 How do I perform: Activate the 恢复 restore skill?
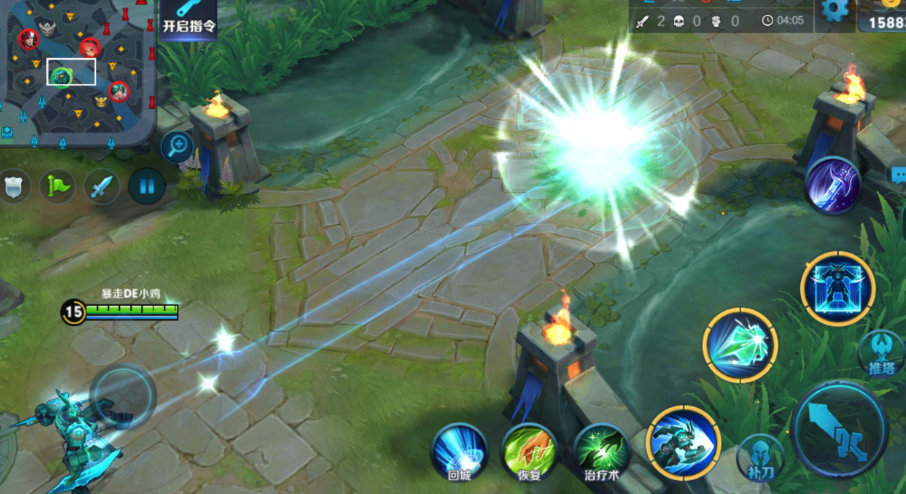point(529,451)
